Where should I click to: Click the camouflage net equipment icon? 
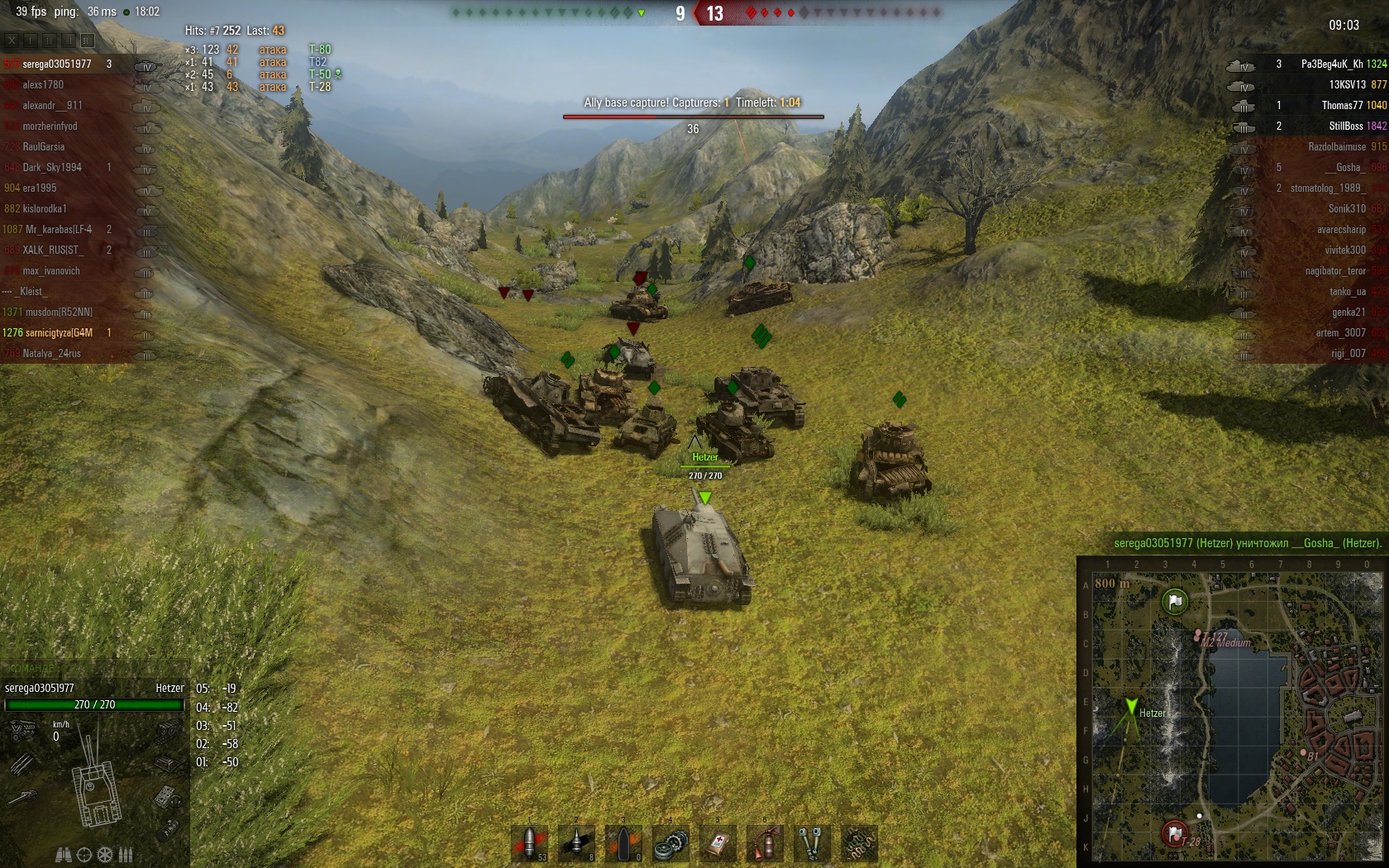click(859, 844)
